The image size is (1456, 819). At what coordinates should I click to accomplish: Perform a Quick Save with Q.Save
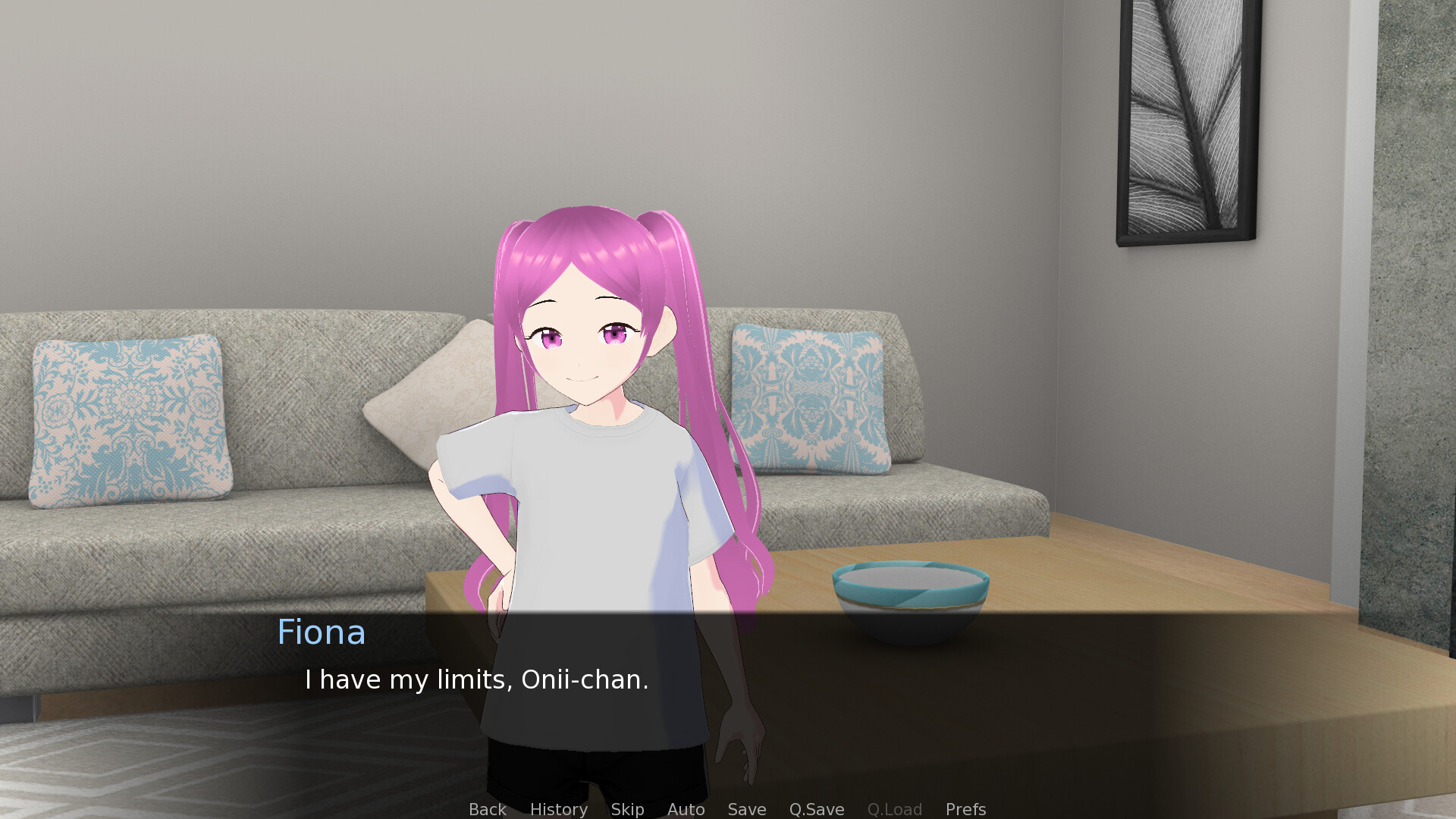[x=816, y=809]
